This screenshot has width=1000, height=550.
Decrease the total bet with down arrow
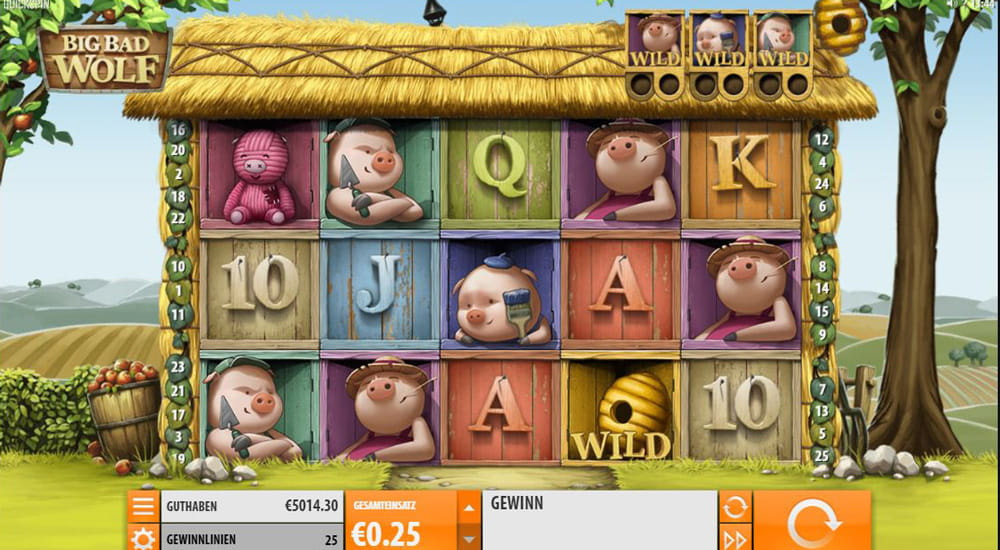[x=469, y=538]
